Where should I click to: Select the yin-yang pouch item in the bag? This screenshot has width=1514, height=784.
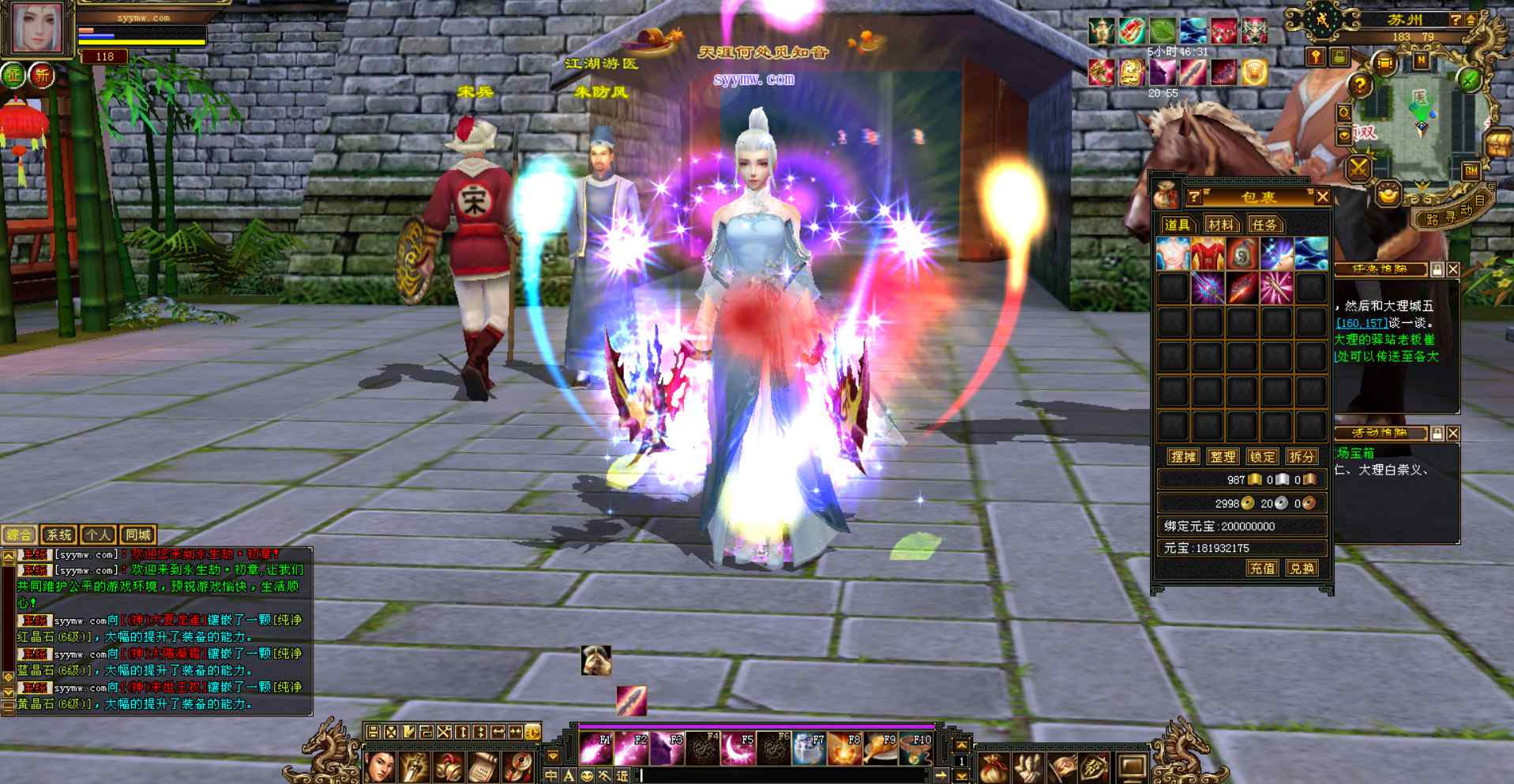coord(1242,254)
